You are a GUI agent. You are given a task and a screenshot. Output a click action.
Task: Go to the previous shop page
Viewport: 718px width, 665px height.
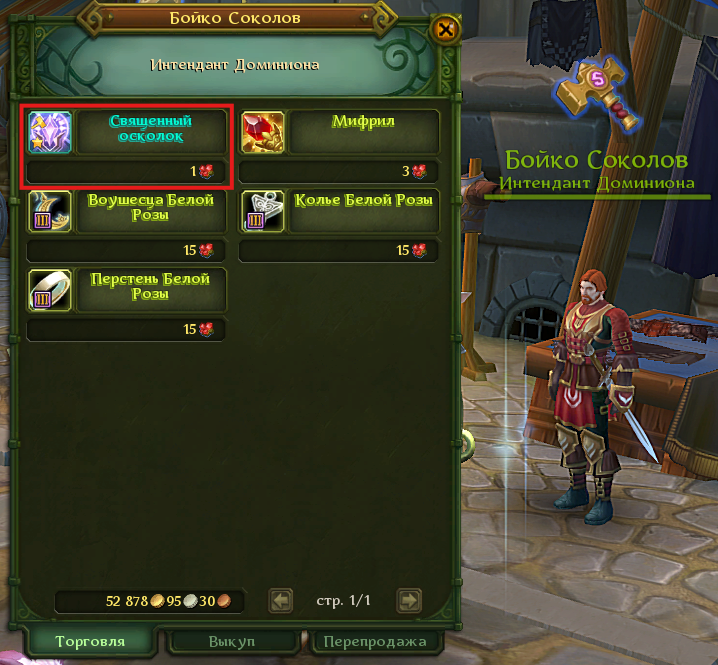282,600
